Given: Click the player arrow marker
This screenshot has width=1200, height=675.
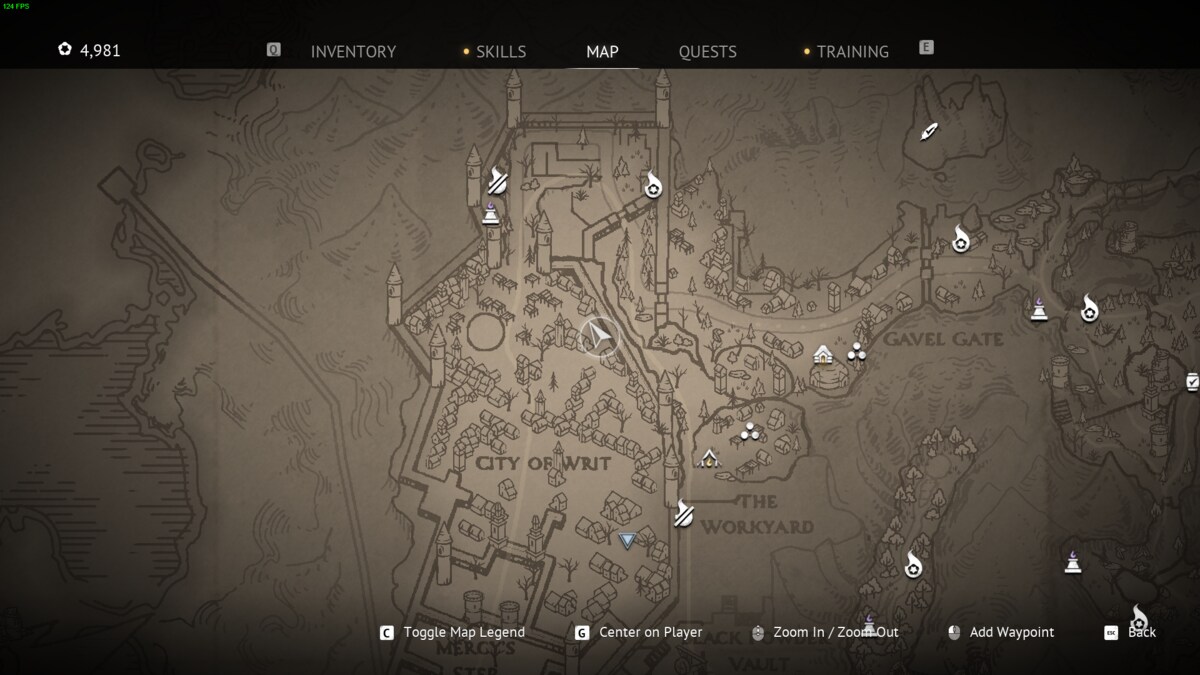Looking at the screenshot, I should (x=600, y=338).
